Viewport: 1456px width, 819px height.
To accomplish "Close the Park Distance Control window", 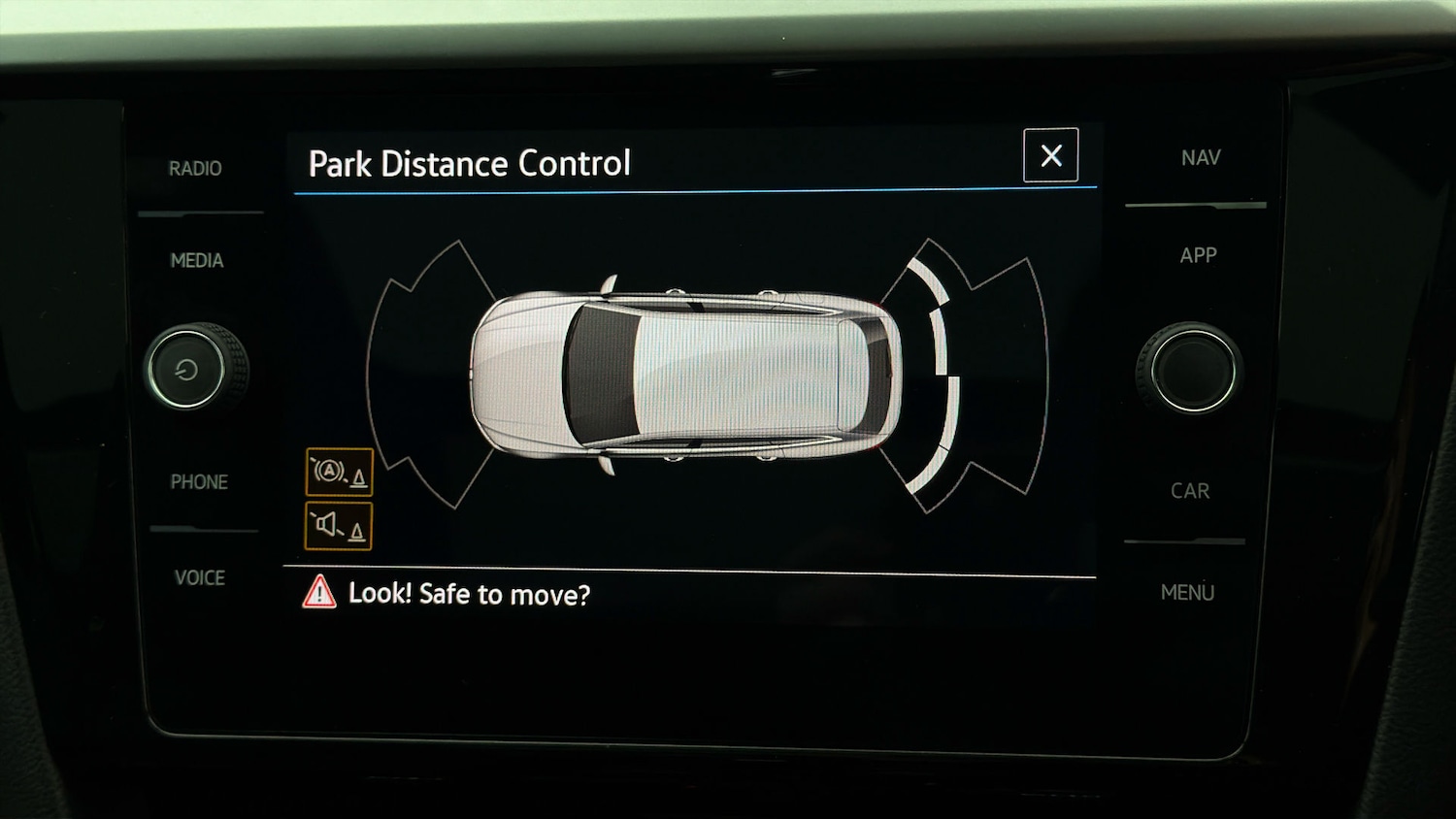I will coord(1050,155).
